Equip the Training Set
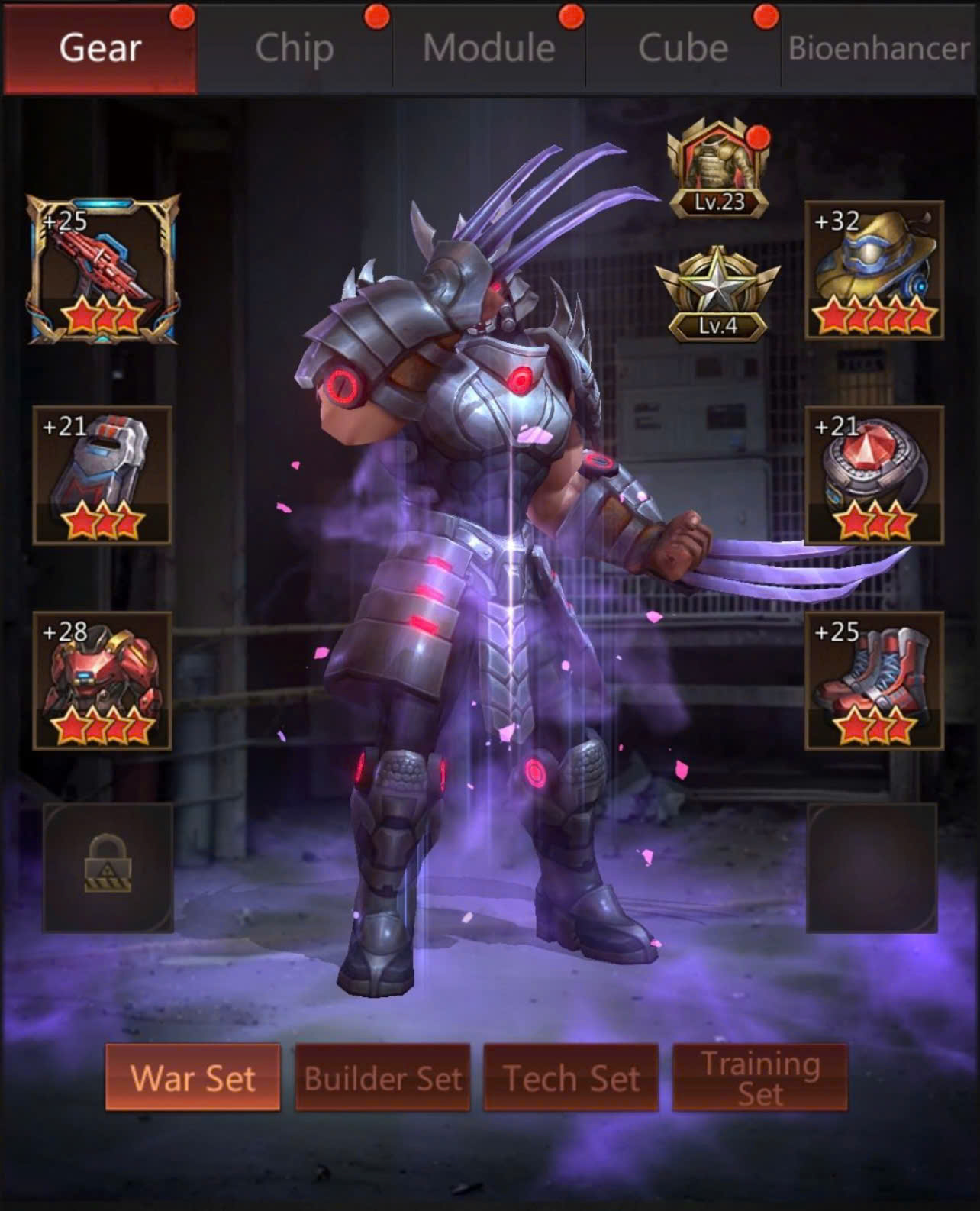 [x=760, y=1077]
